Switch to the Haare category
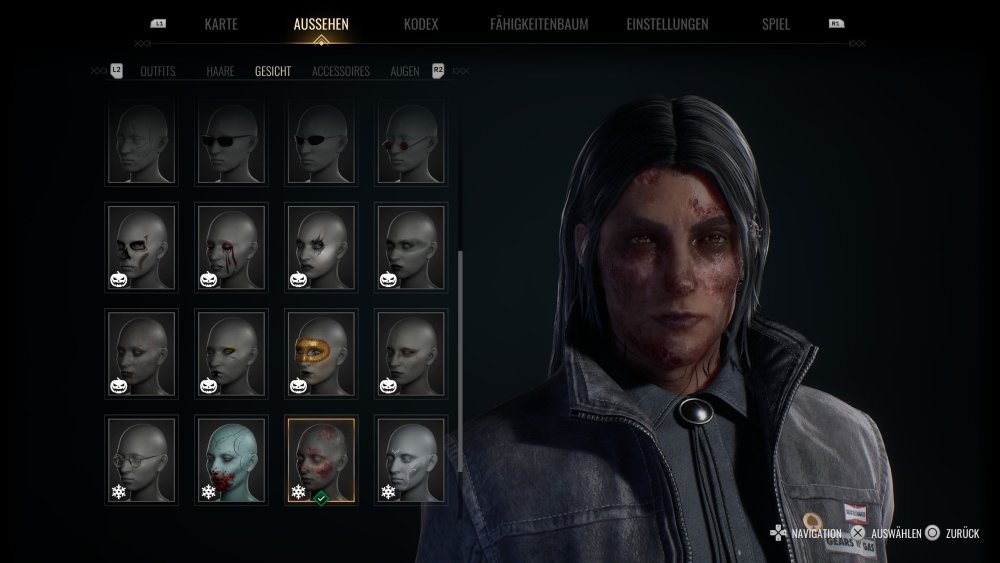The image size is (1000, 563). [x=220, y=71]
